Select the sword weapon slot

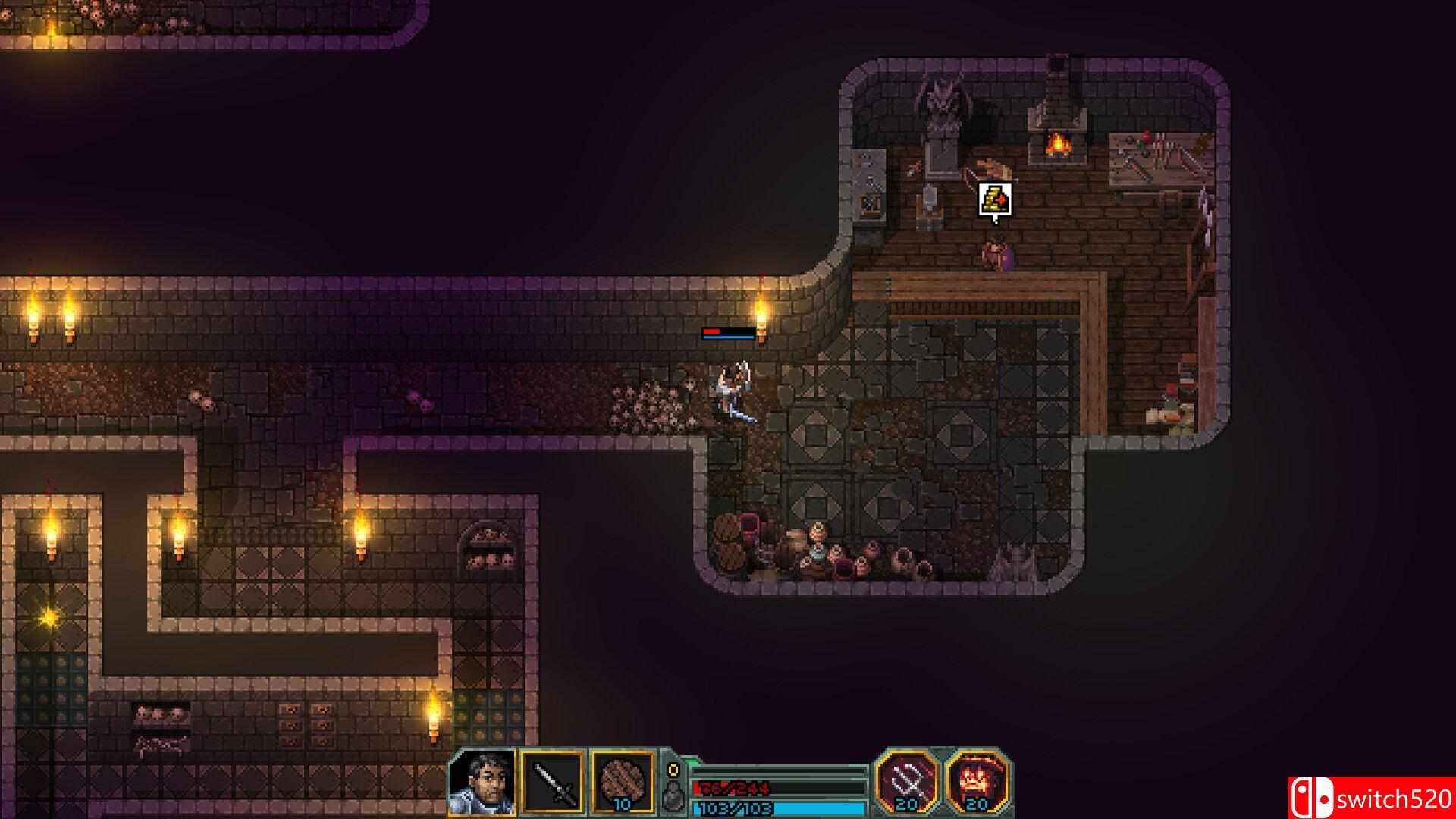click(554, 783)
